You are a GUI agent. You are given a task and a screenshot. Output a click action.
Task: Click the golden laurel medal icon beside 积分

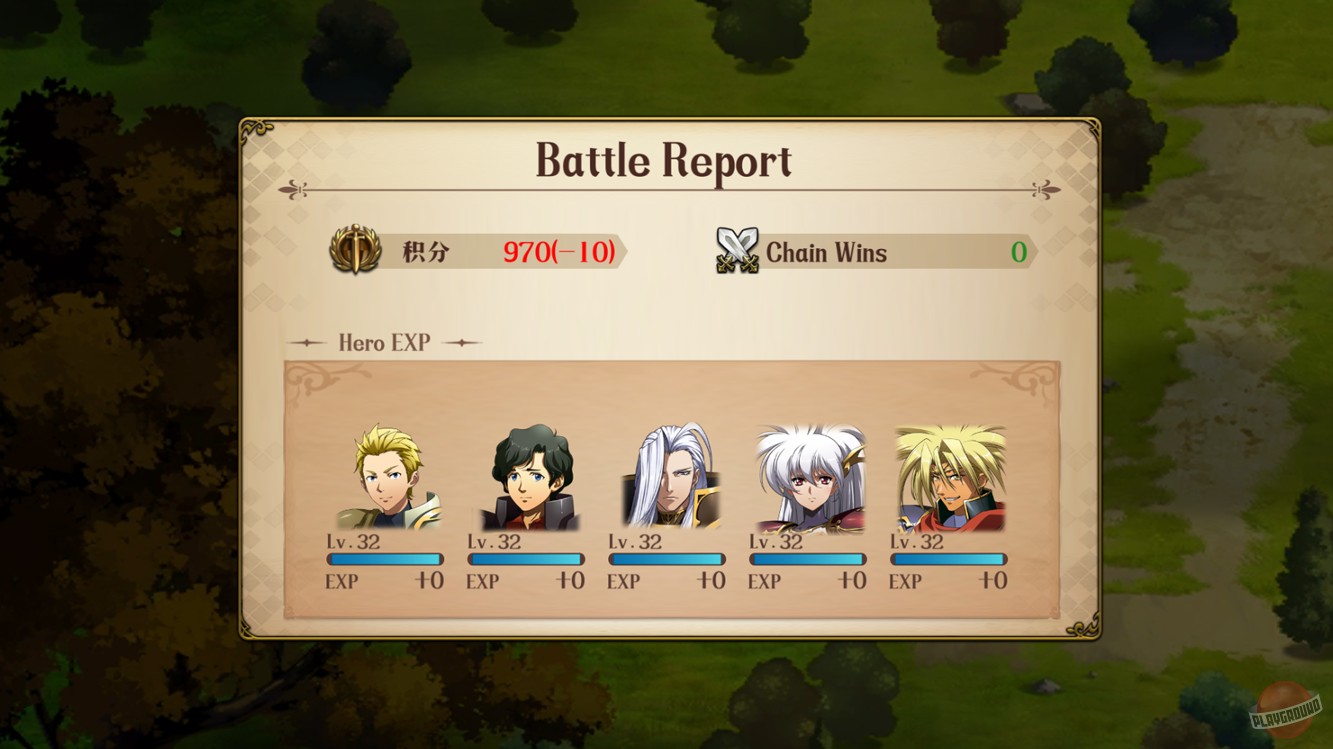pyautogui.click(x=355, y=251)
